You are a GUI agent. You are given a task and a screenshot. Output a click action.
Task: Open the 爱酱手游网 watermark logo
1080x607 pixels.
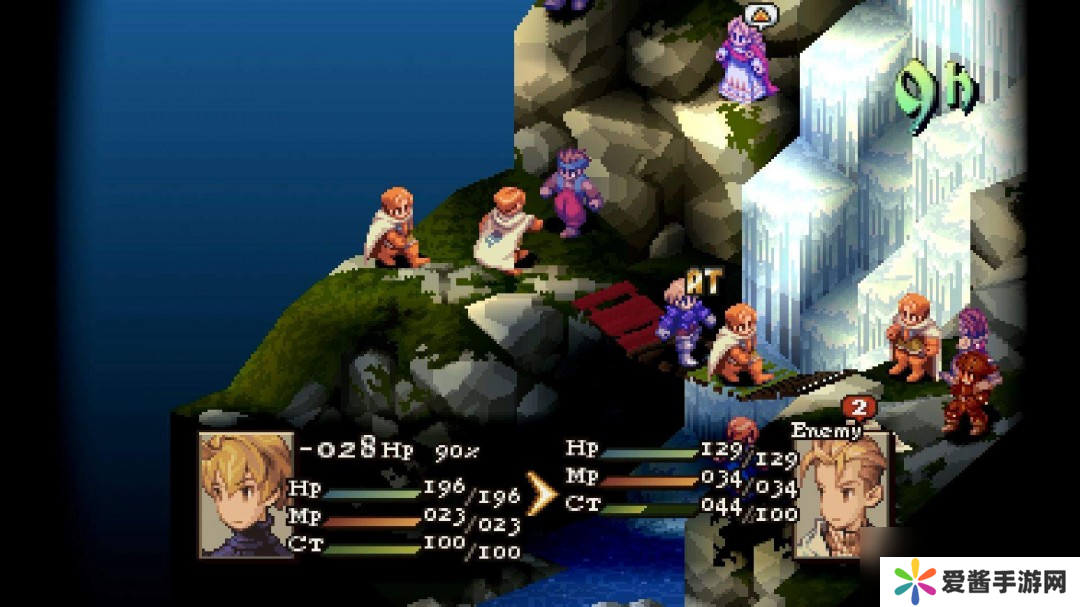point(980,581)
